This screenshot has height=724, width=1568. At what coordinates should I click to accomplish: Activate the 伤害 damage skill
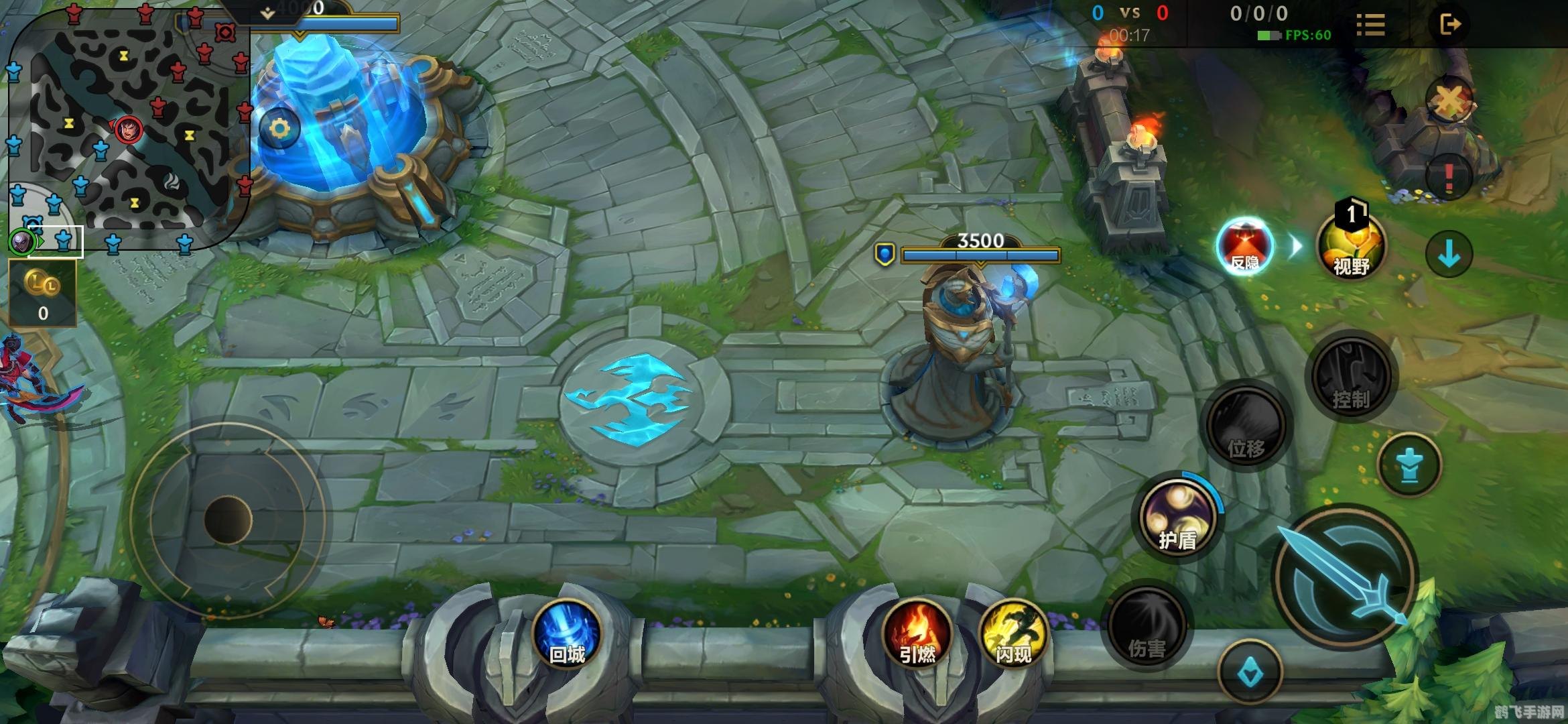pos(1147,627)
